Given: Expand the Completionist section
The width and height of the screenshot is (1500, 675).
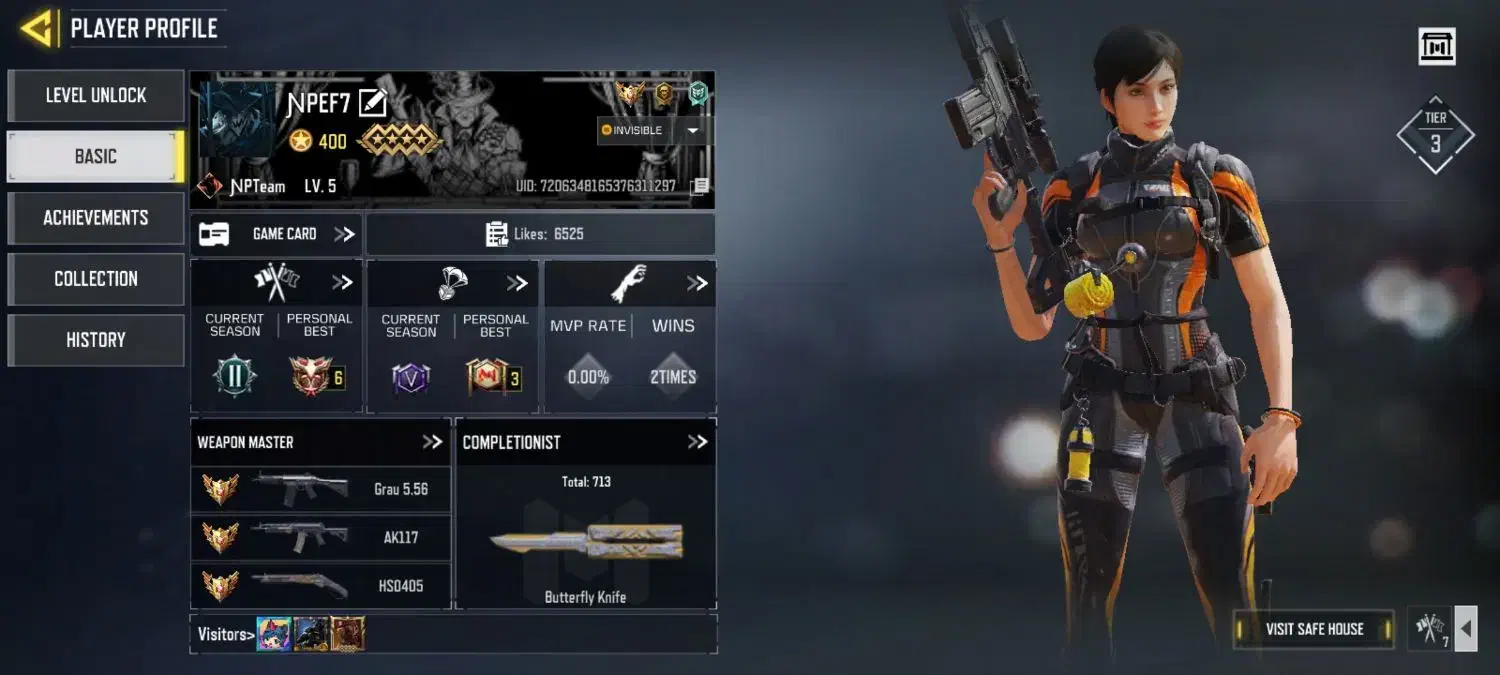Looking at the screenshot, I should click(x=697, y=442).
